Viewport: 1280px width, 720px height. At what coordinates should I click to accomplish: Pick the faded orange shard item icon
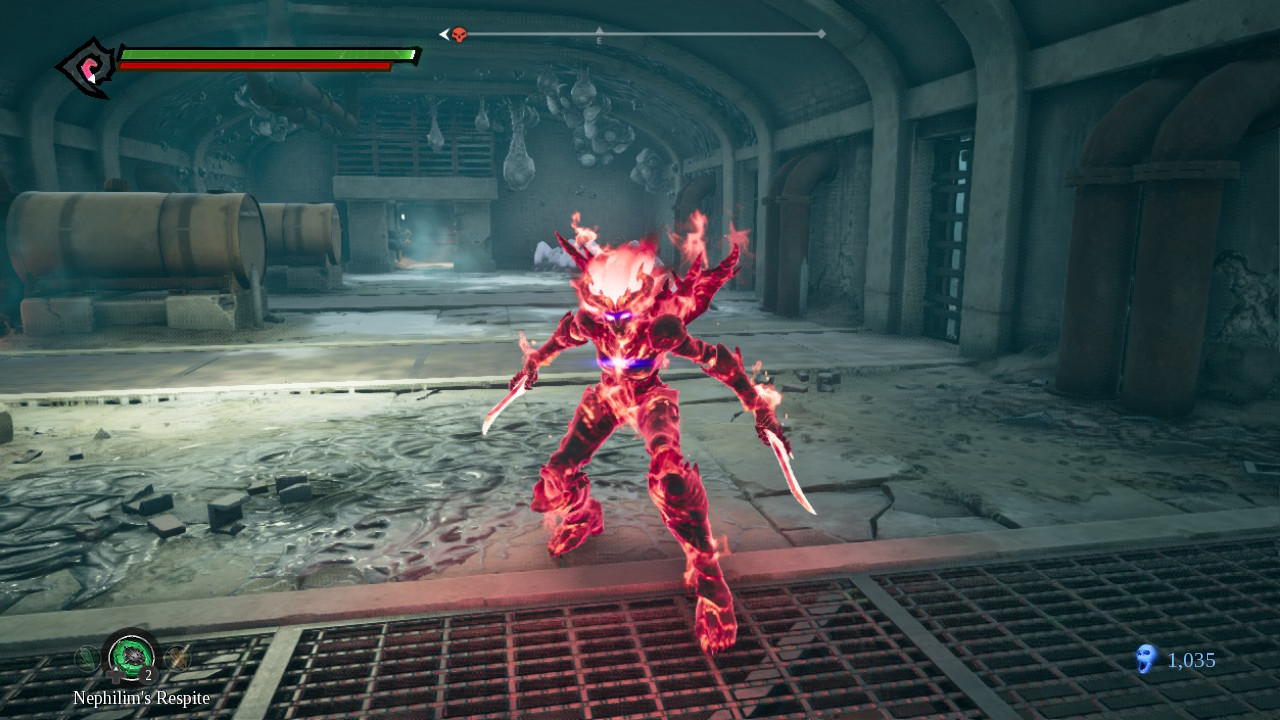click(177, 657)
